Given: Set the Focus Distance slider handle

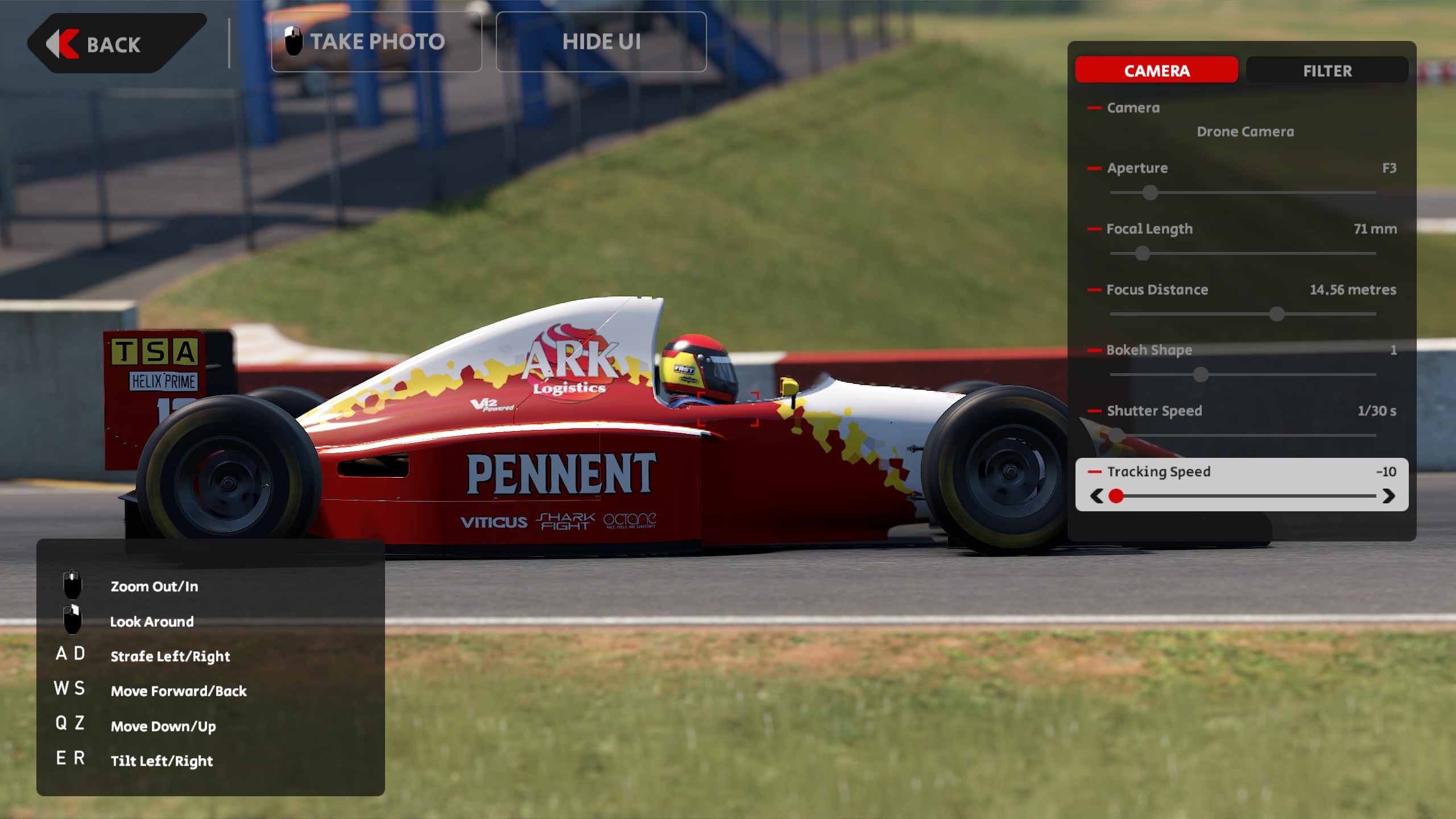Looking at the screenshot, I should (x=1277, y=314).
